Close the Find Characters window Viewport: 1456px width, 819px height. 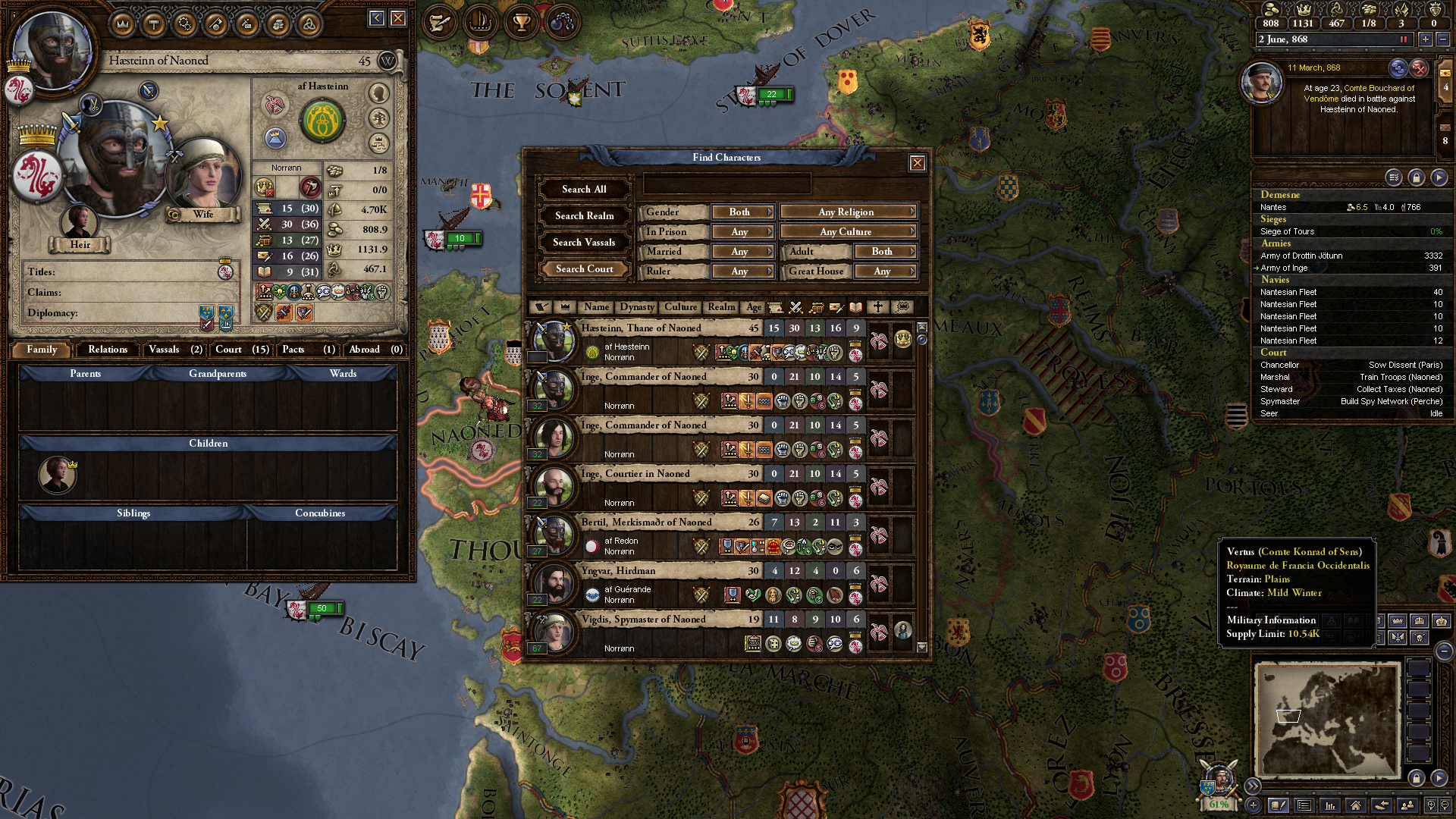tap(917, 163)
